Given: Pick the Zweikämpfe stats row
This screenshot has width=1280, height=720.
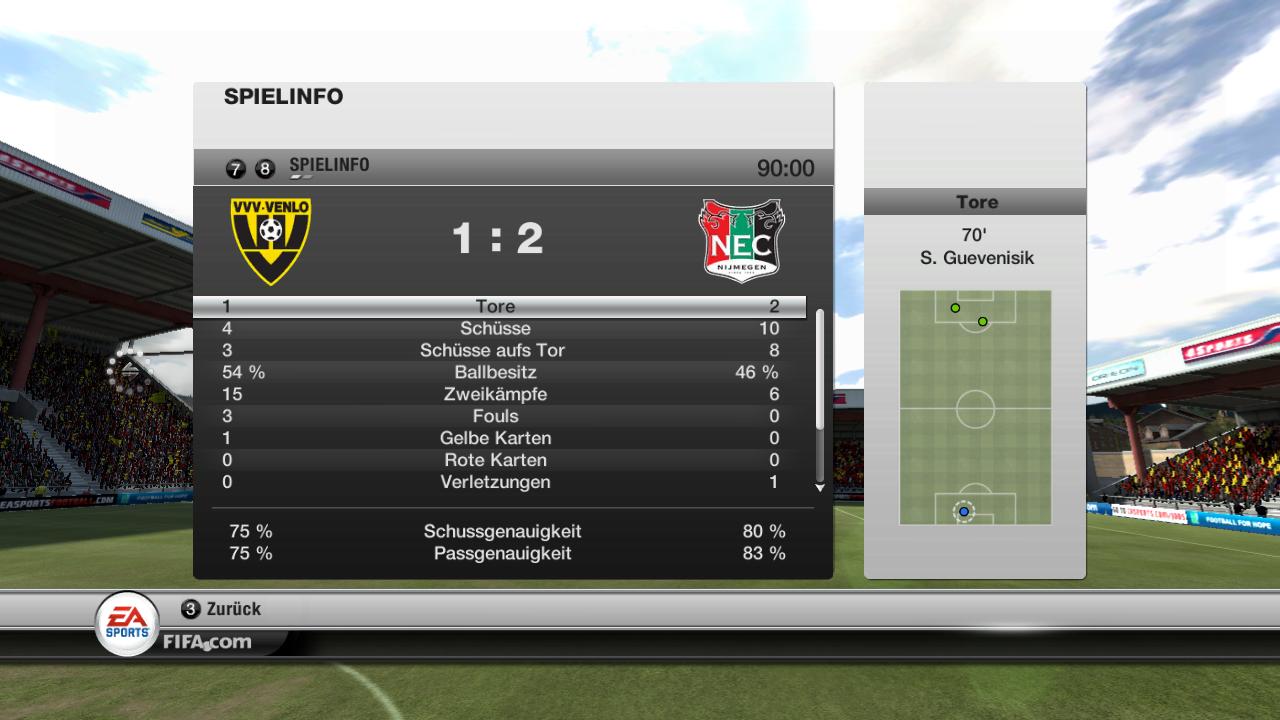Looking at the screenshot, I should coord(497,395).
